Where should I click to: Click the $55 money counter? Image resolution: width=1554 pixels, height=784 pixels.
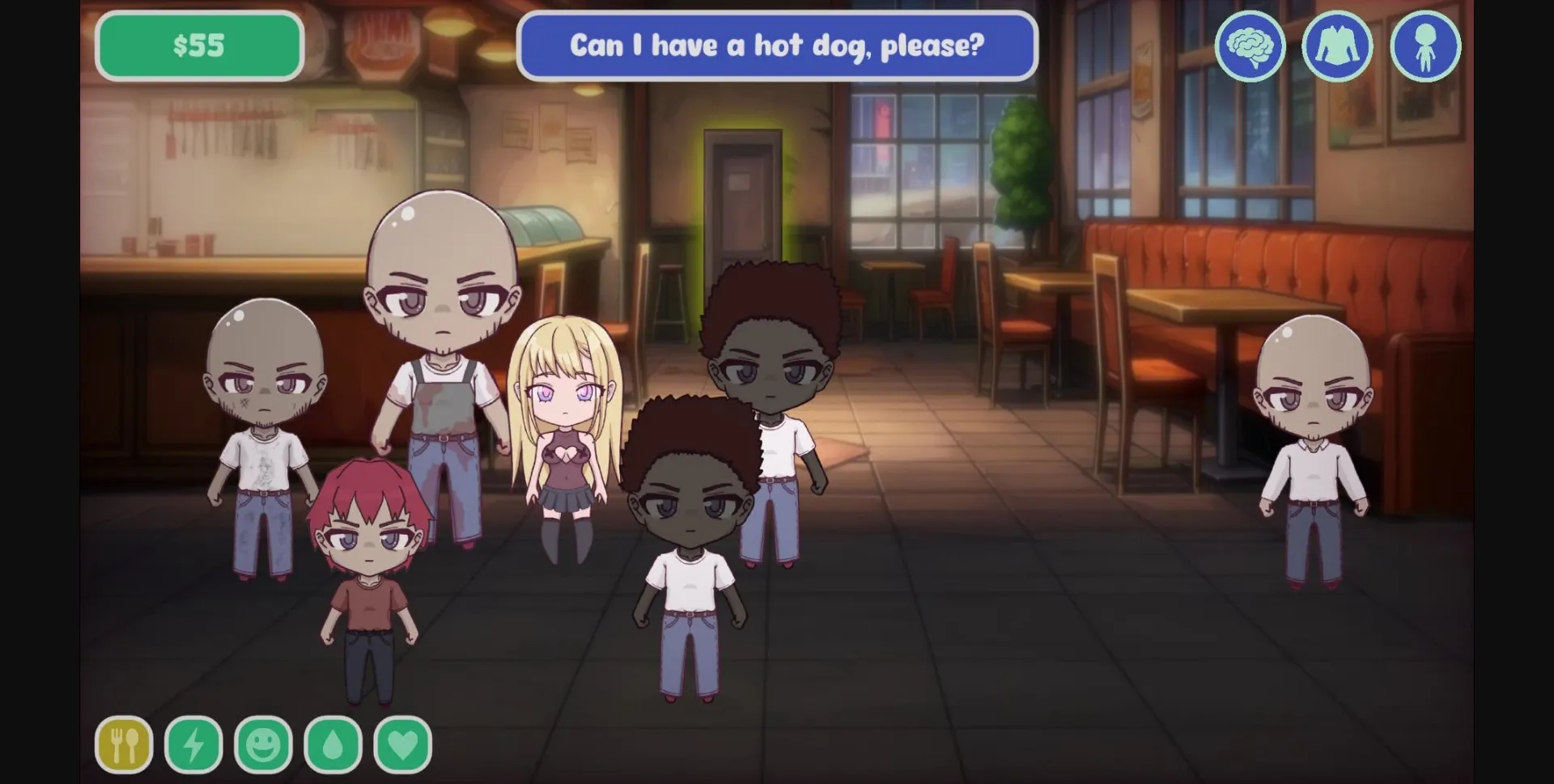click(x=199, y=46)
